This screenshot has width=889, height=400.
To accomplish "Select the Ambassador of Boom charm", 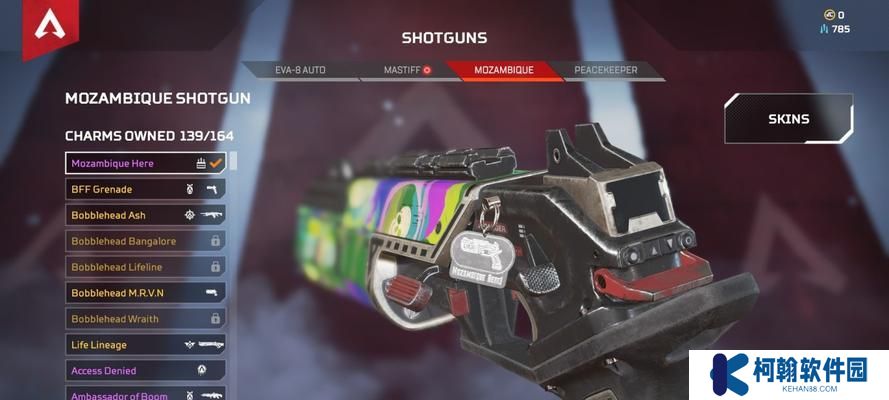I will point(145,394).
